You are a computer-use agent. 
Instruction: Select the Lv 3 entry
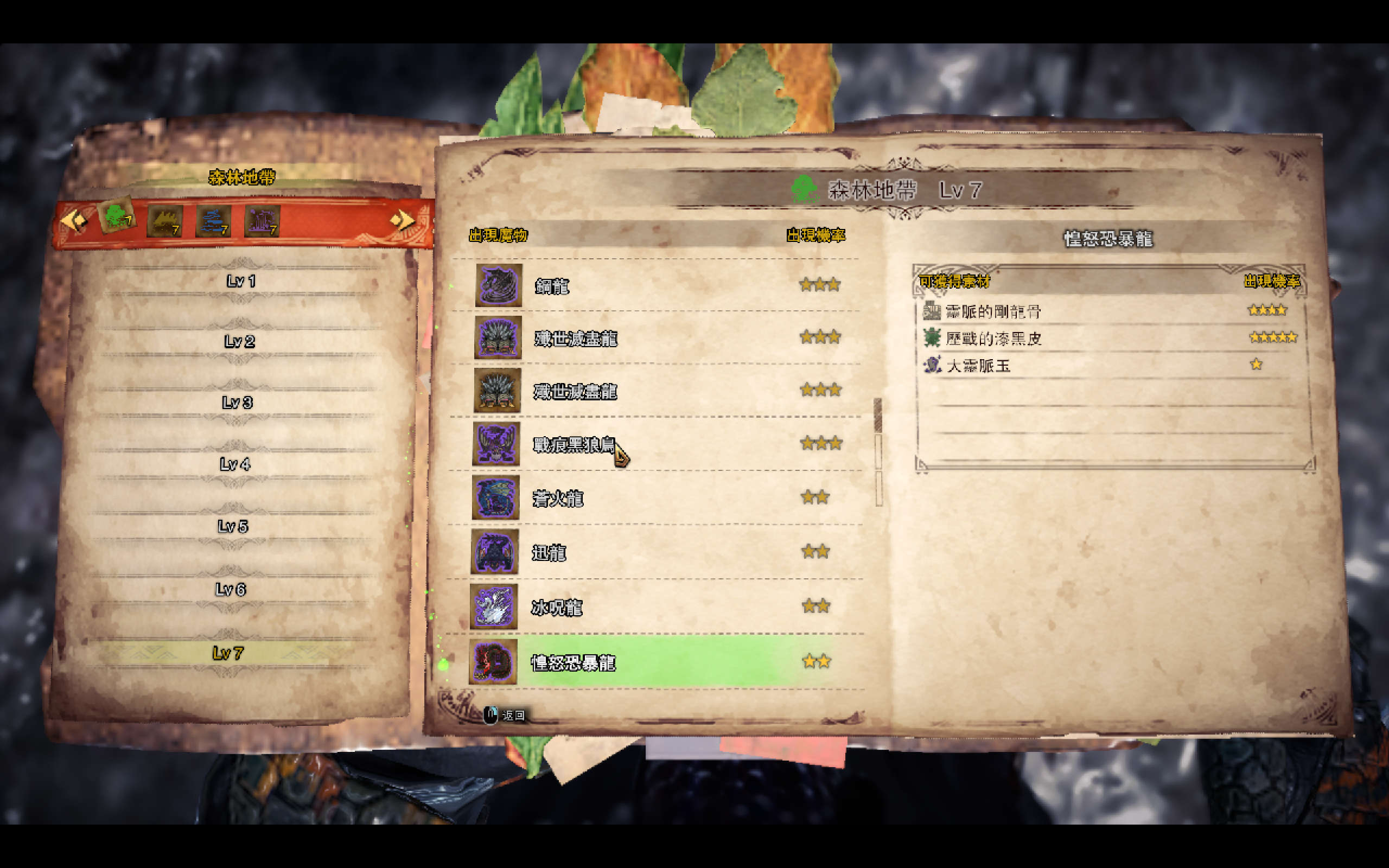[x=237, y=403]
